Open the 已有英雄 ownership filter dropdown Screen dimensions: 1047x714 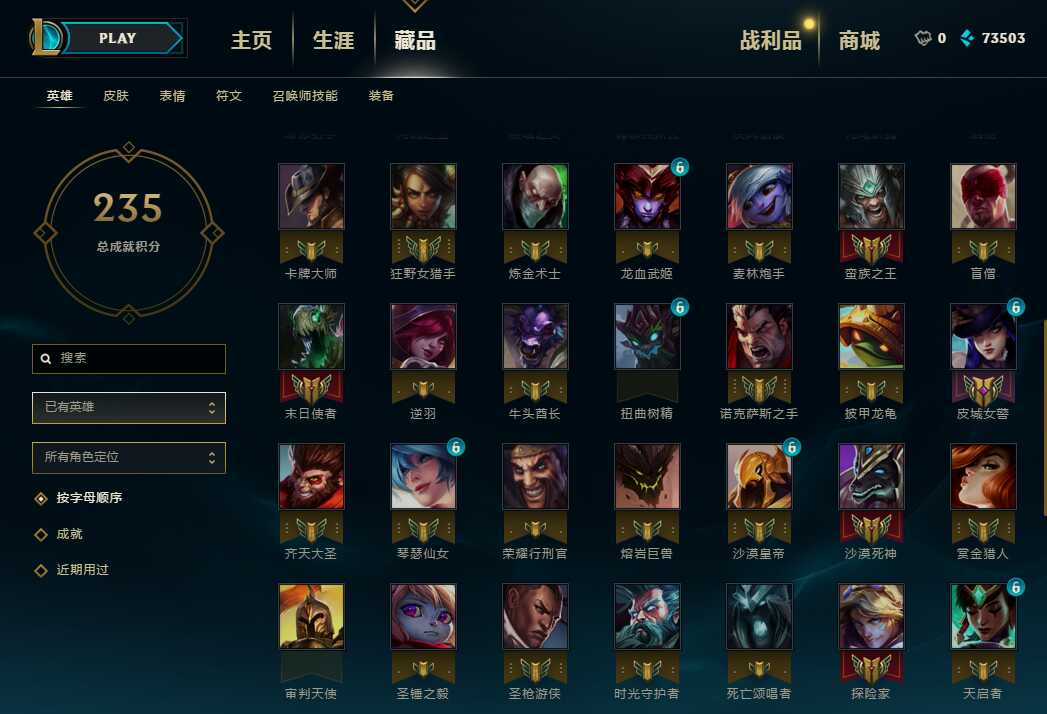[x=129, y=407]
